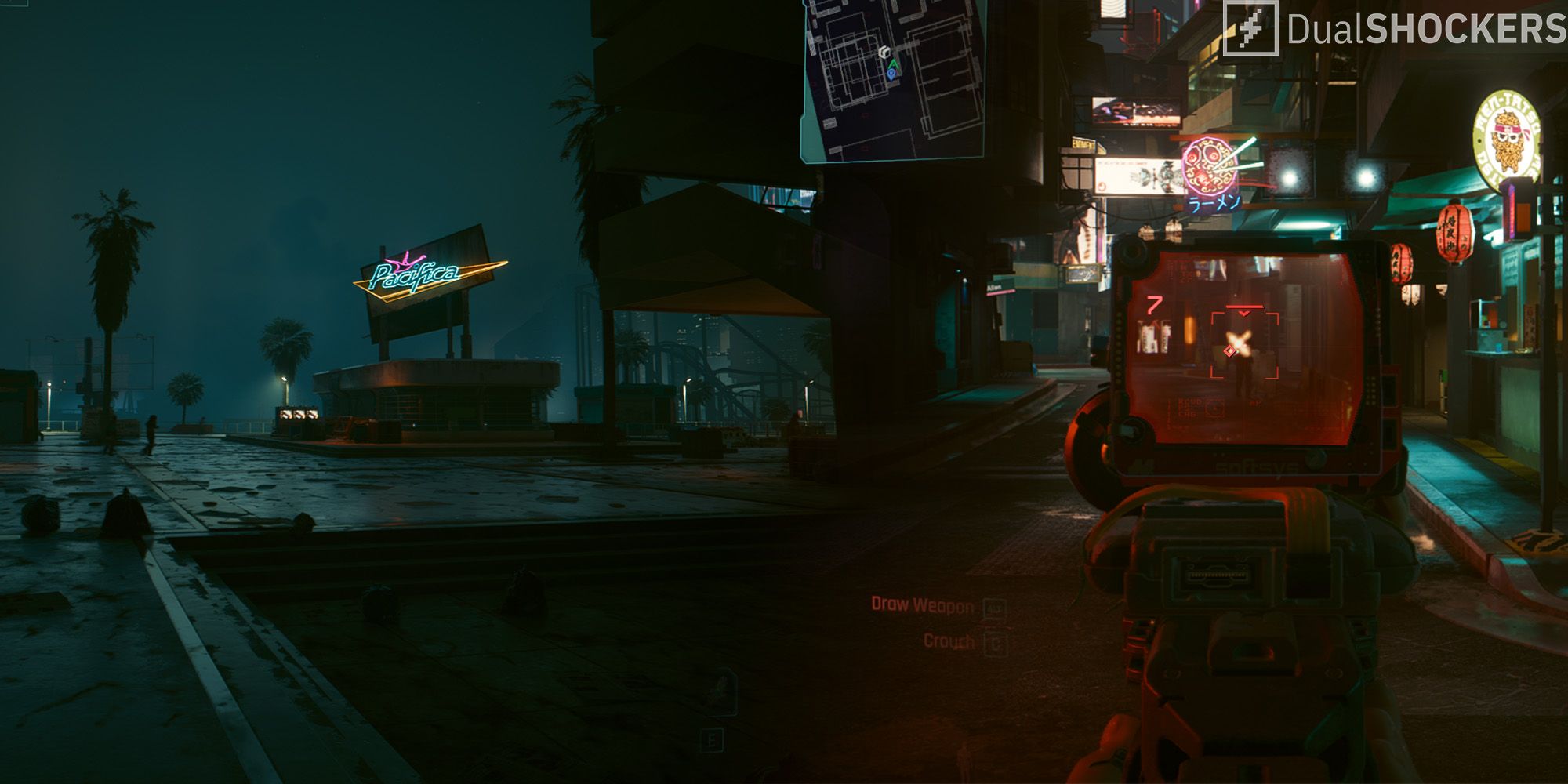Toggle the RCUD indicator inside the scope
Image resolution: width=1568 pixels, height=784 pixels.
click(x=1189, y=401)
